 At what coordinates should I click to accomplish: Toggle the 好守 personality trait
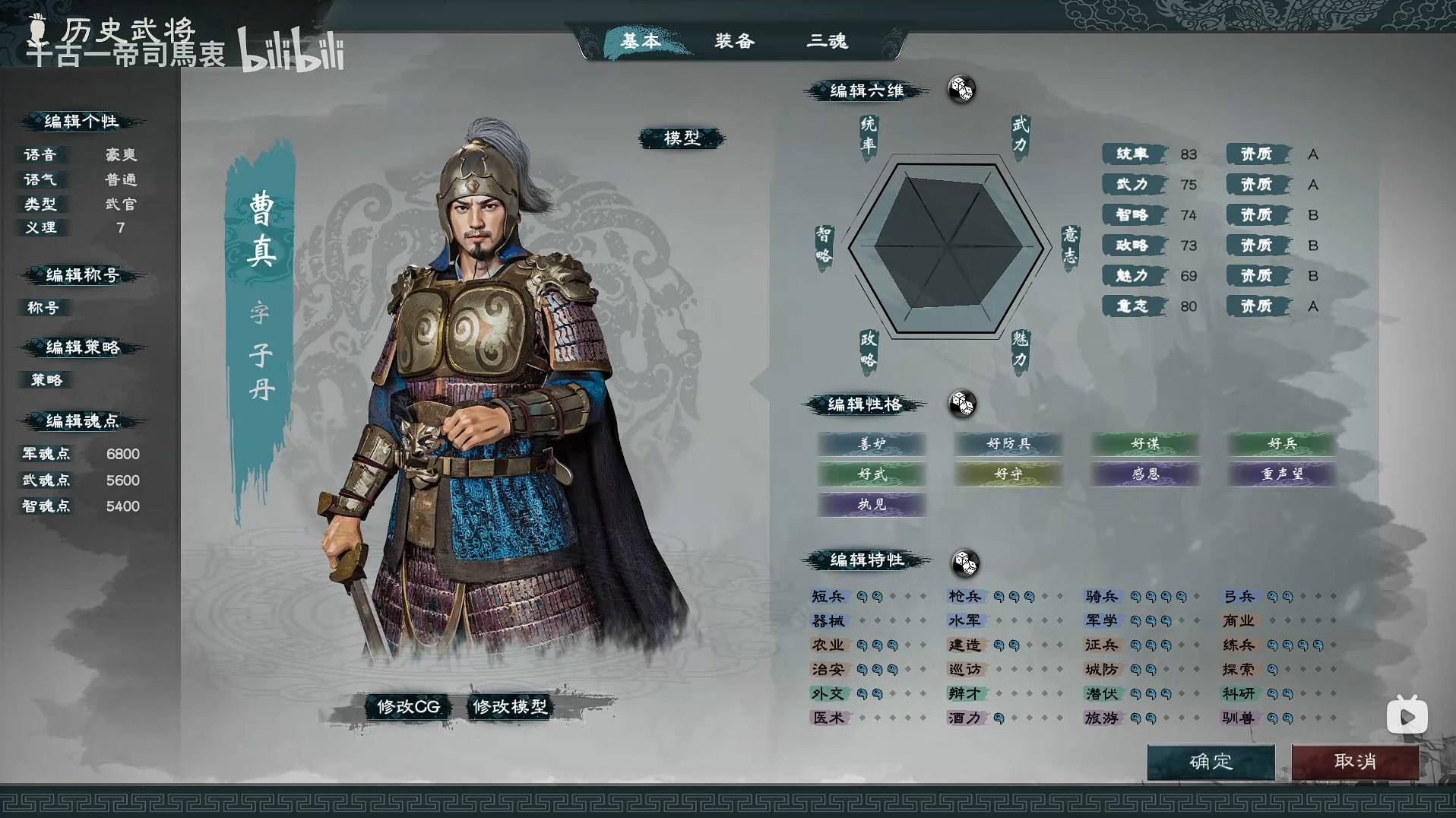(x=1008, y=474)
